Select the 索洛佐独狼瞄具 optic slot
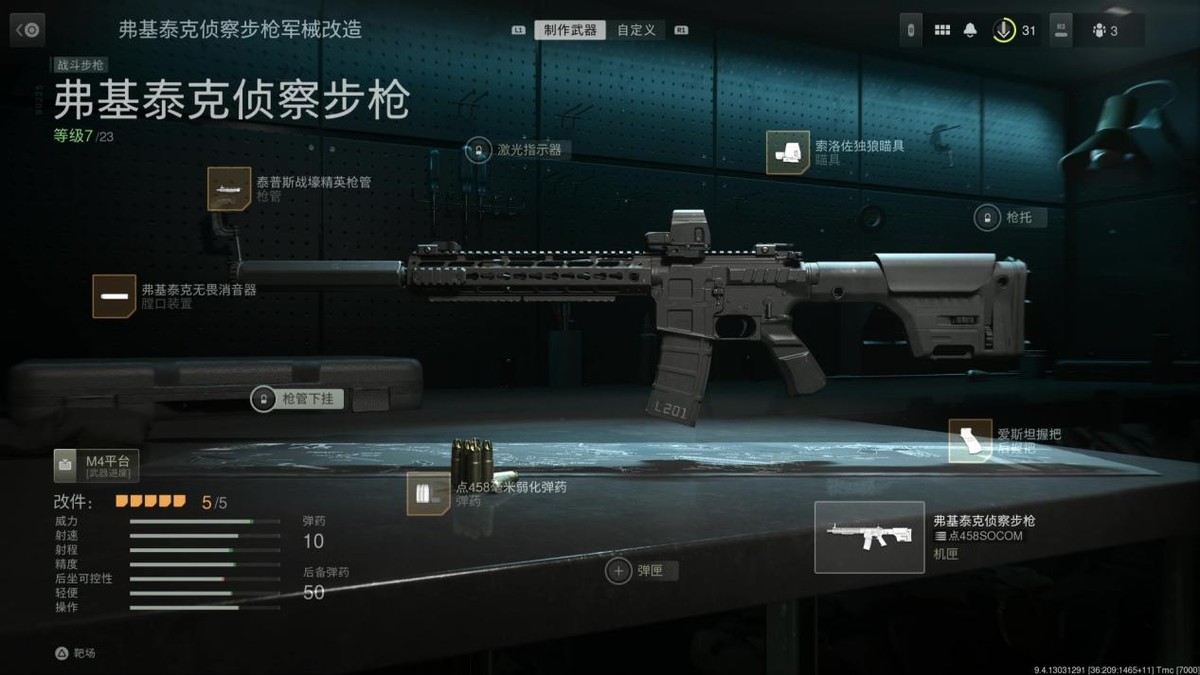 pyautogui.click(x=788, y=152)
